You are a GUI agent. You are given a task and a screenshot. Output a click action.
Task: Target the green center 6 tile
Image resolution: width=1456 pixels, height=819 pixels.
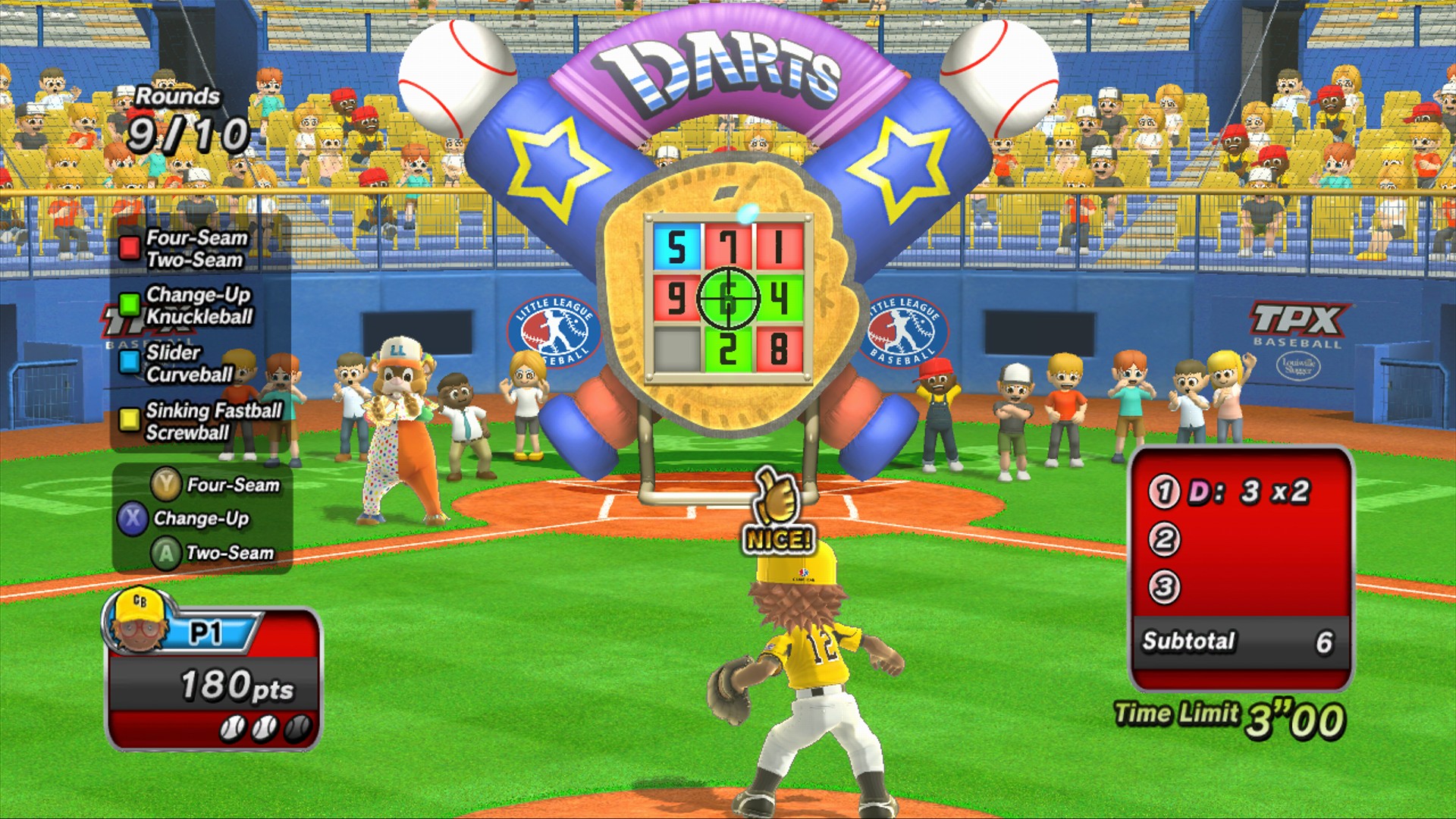coord(728,298)
